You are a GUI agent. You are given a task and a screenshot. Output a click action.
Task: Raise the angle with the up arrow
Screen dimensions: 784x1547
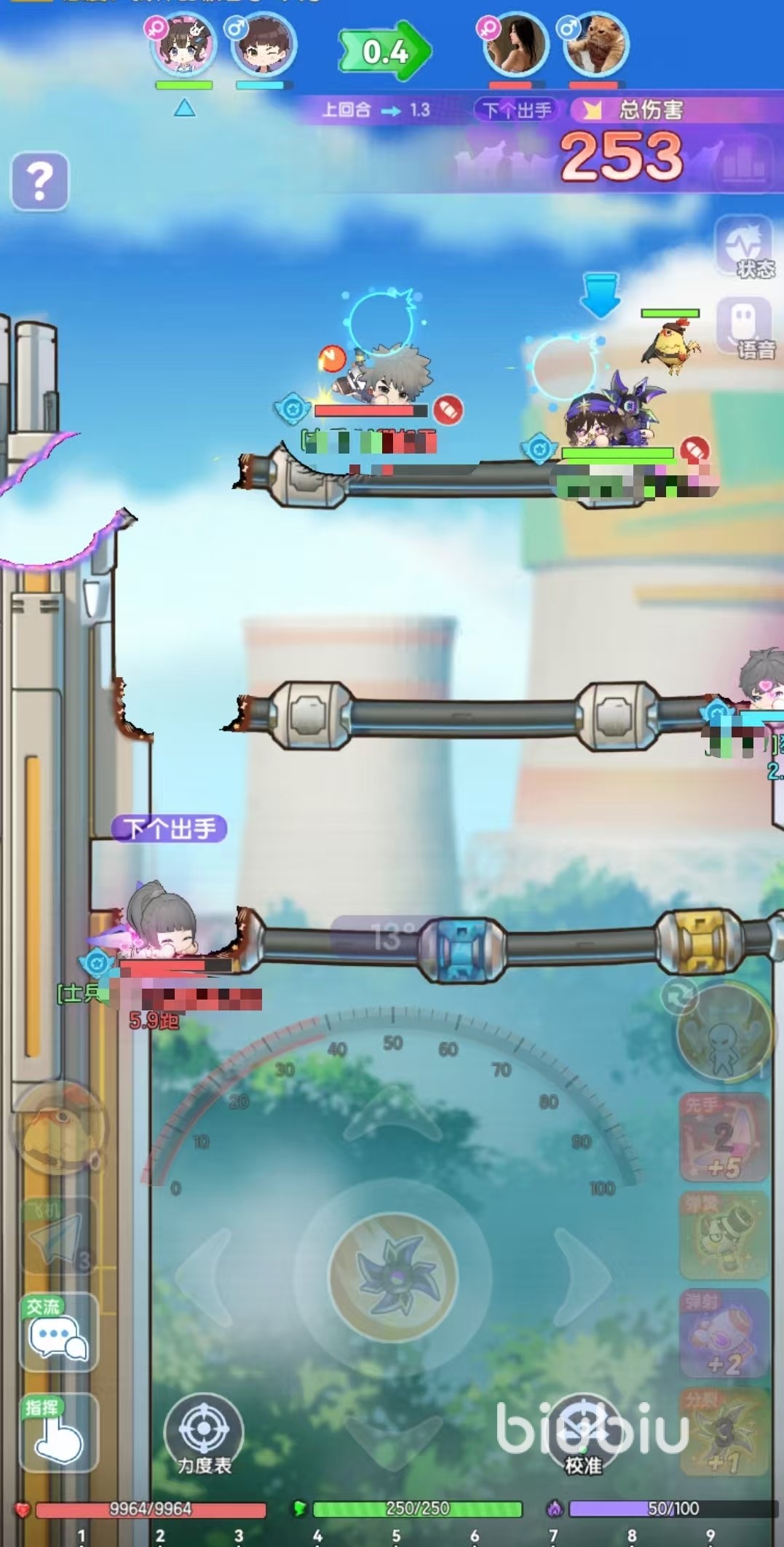pyautogui.click(x=393, y=1114)
